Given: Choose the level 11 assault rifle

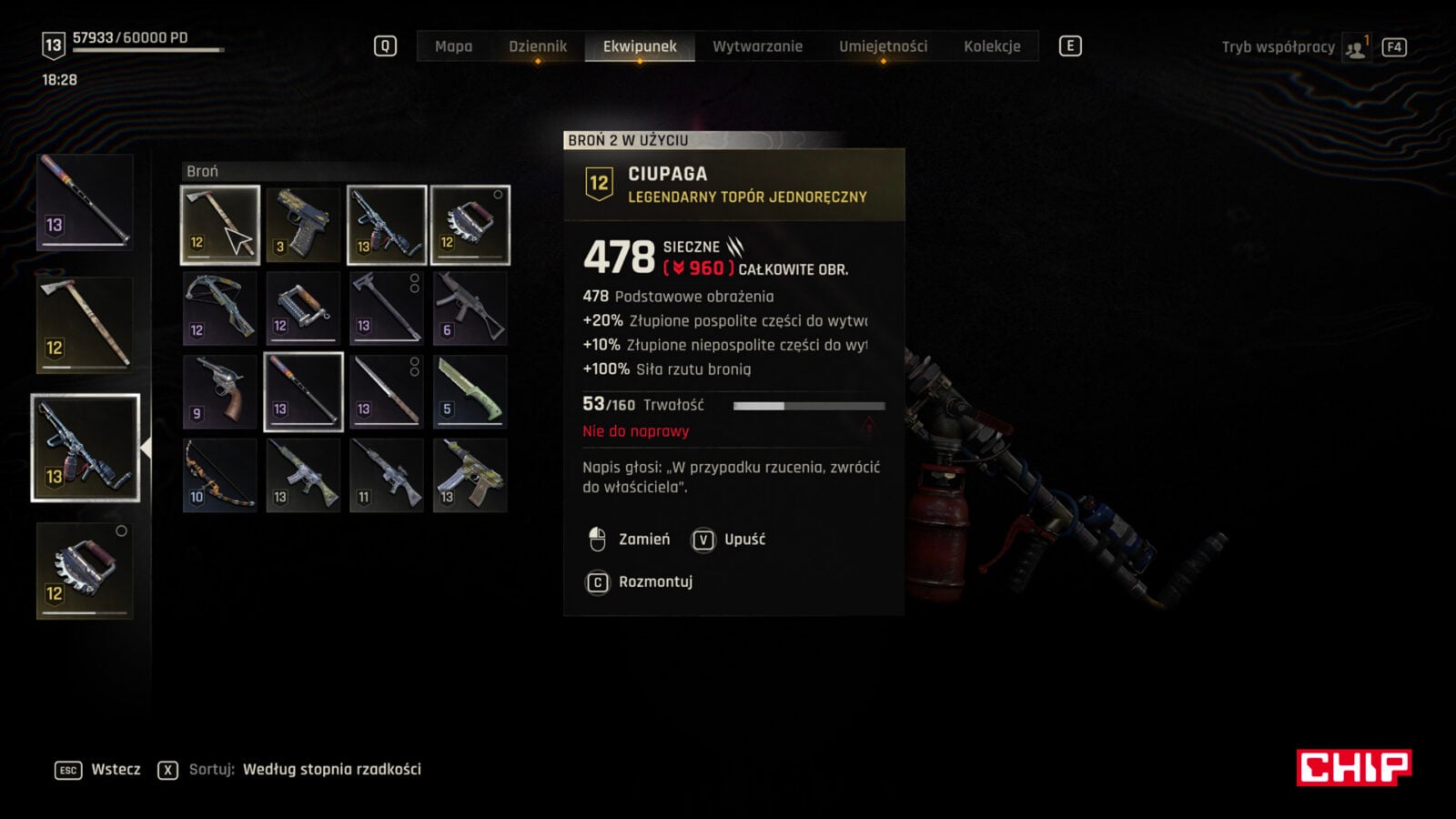Looking at the screenshot, I should 387,476.
